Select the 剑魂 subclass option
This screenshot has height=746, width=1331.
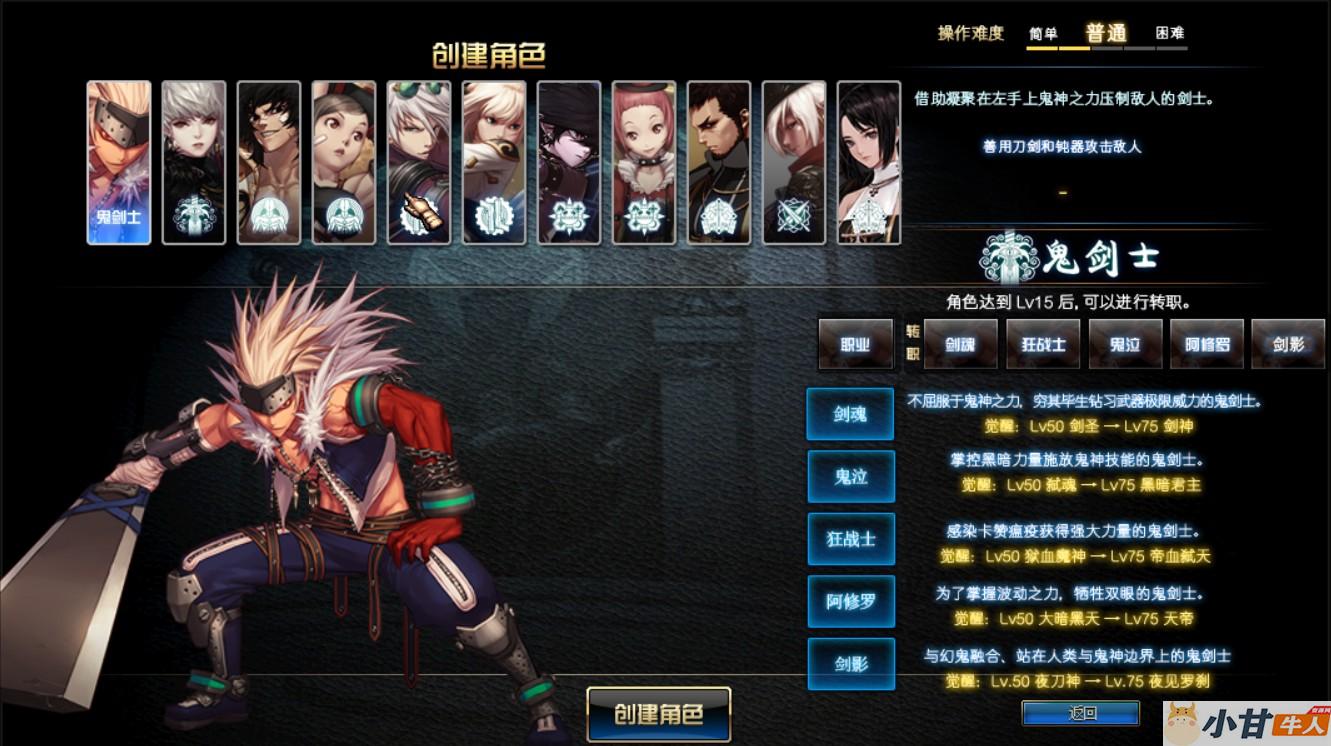[x=851, y=414]
